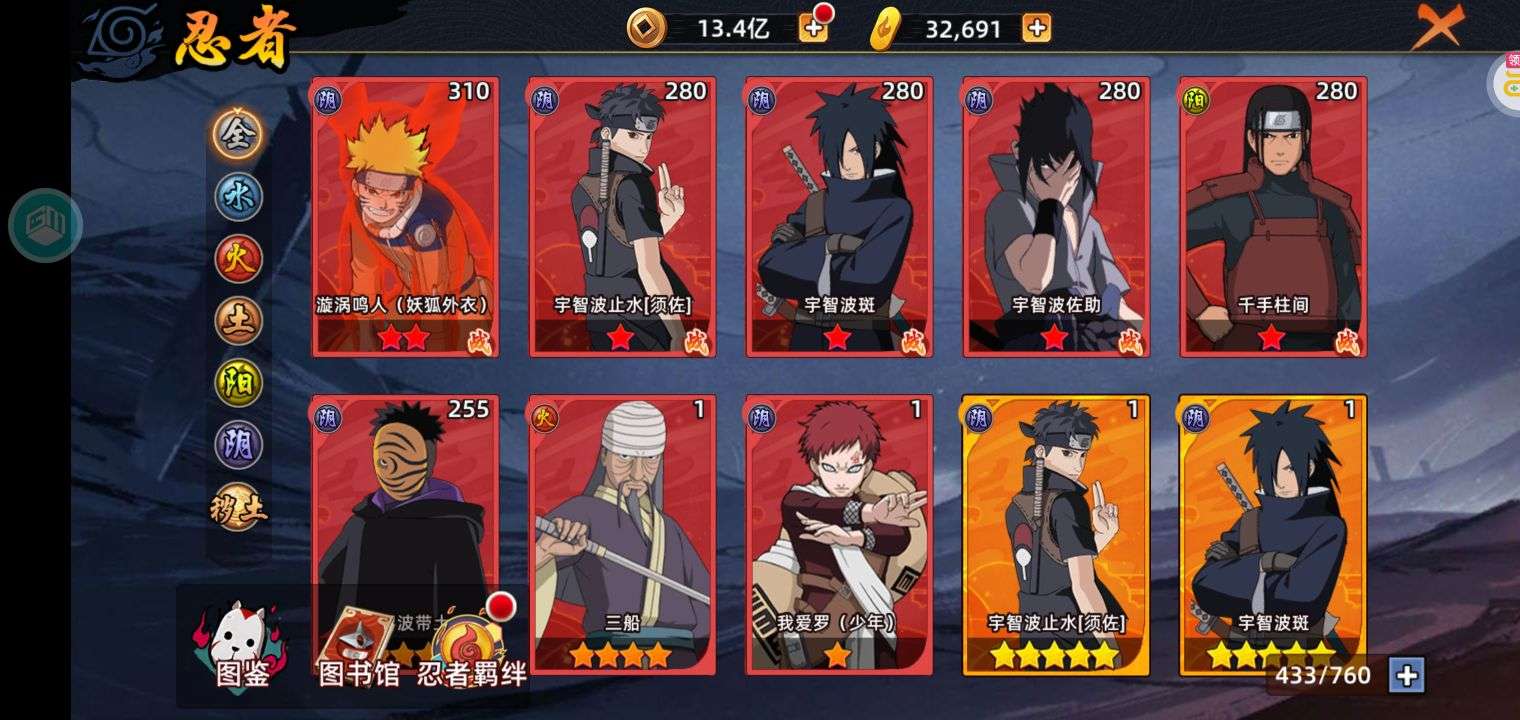Choose the 我爱罗 (少年) card
The width and height of the screenshot is (1520, 720).
839,534
